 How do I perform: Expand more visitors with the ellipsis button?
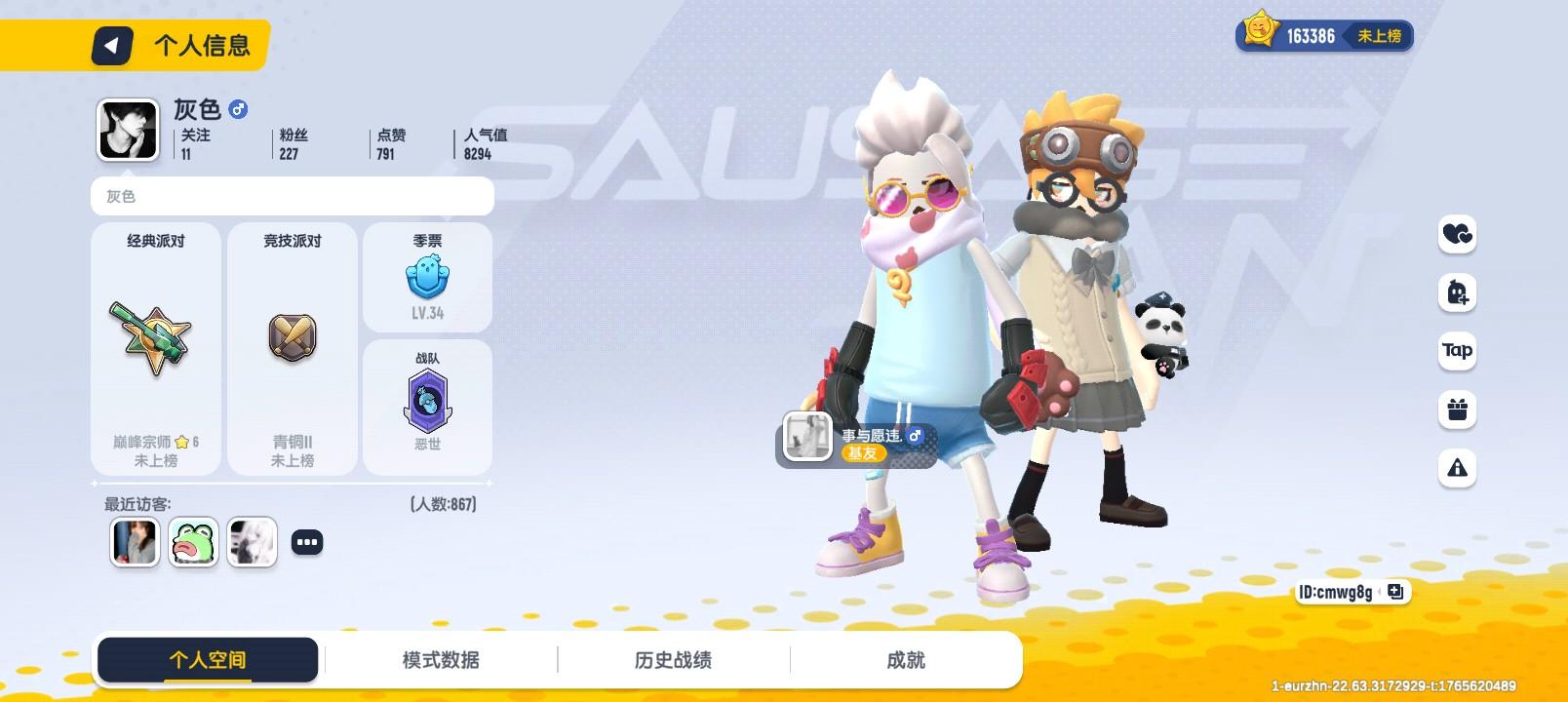click(x=309, y=540)
